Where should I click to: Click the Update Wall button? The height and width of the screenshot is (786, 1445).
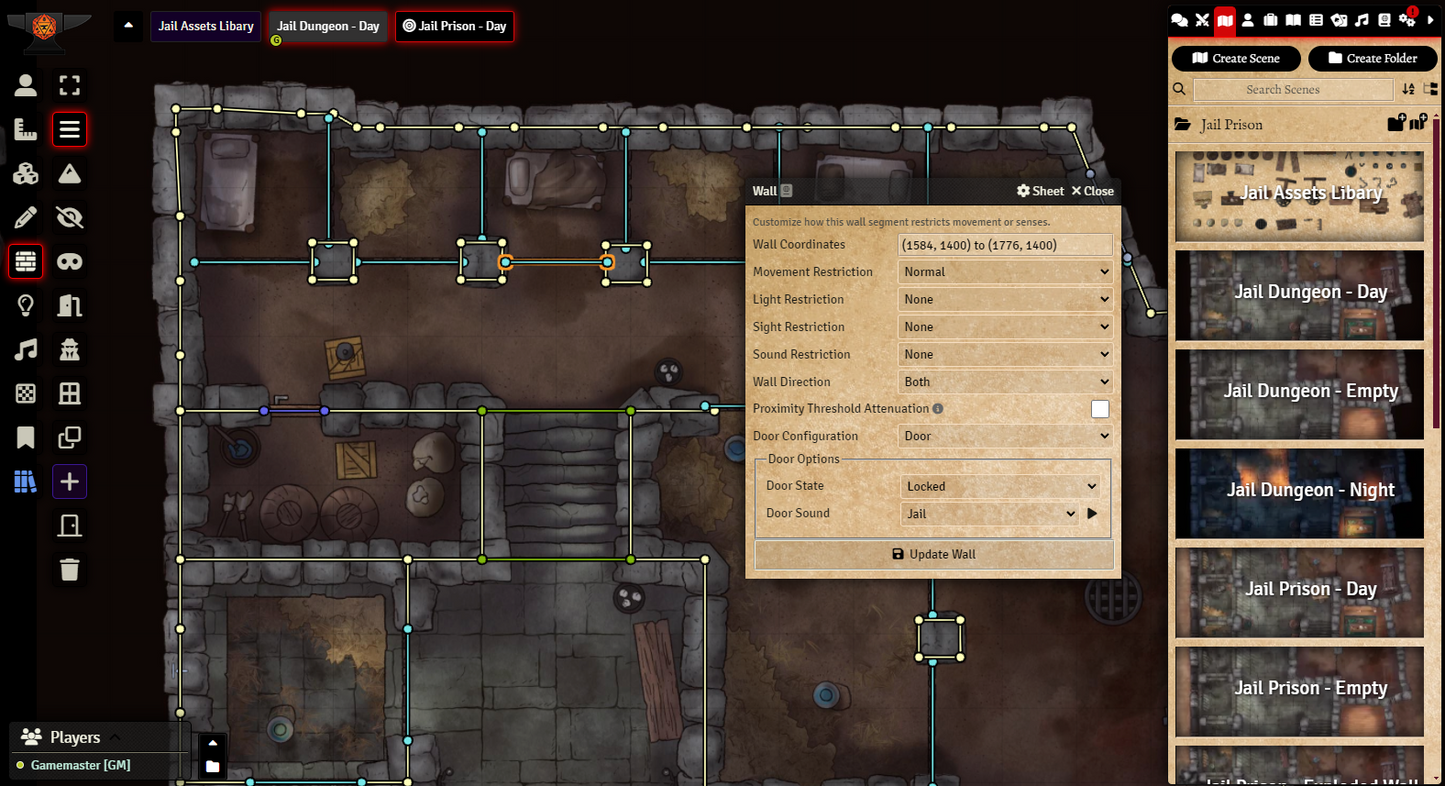[x=933, y=554]
